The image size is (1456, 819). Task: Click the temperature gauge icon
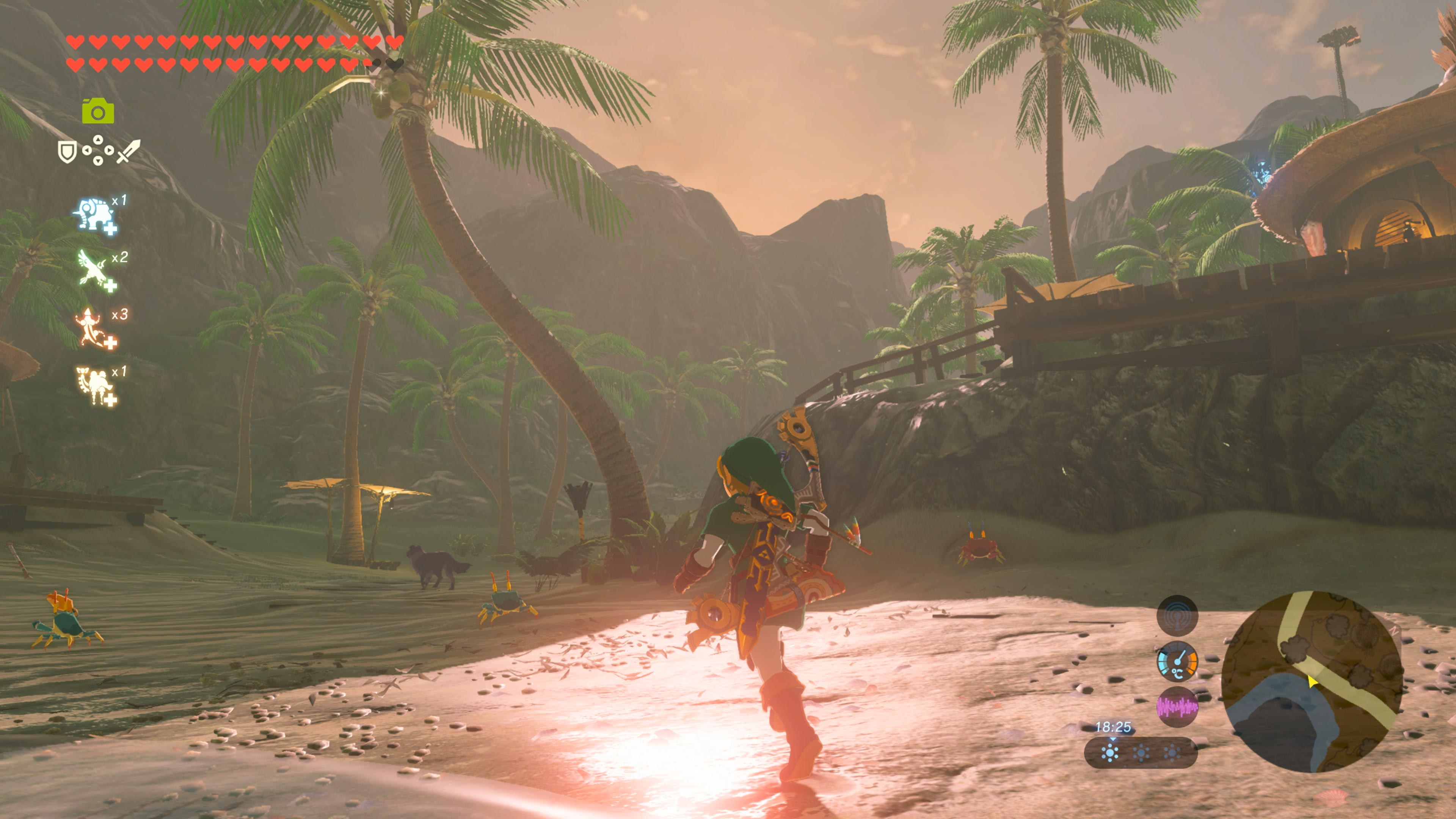[1177, 661]
